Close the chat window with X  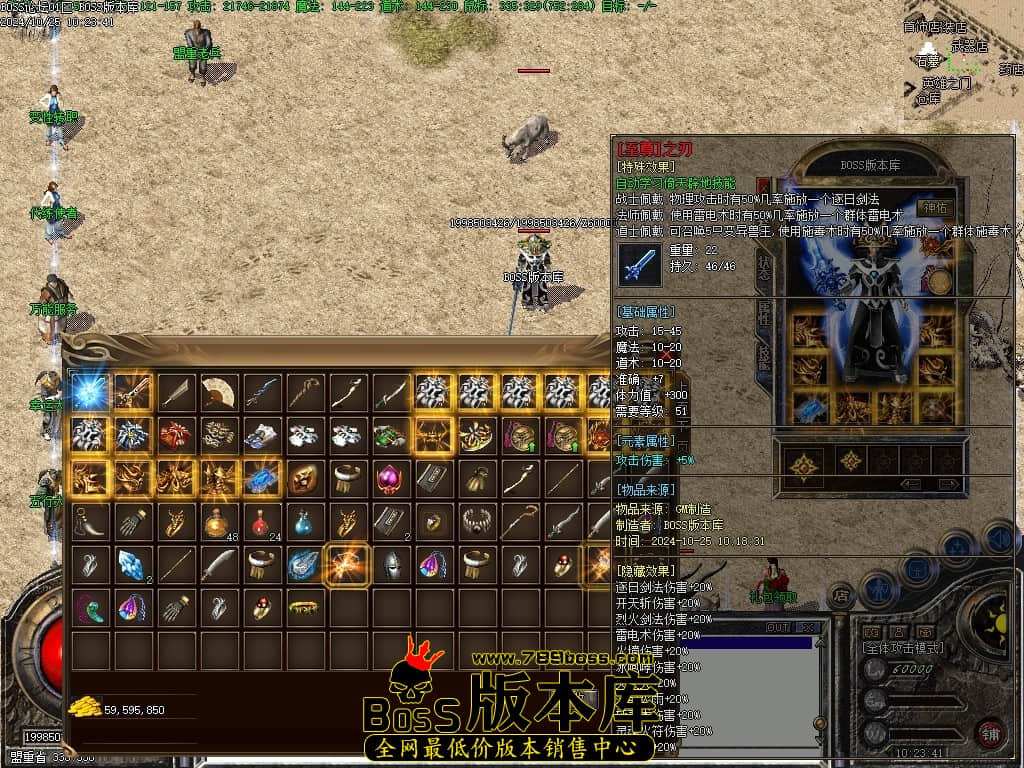[807, 627]
